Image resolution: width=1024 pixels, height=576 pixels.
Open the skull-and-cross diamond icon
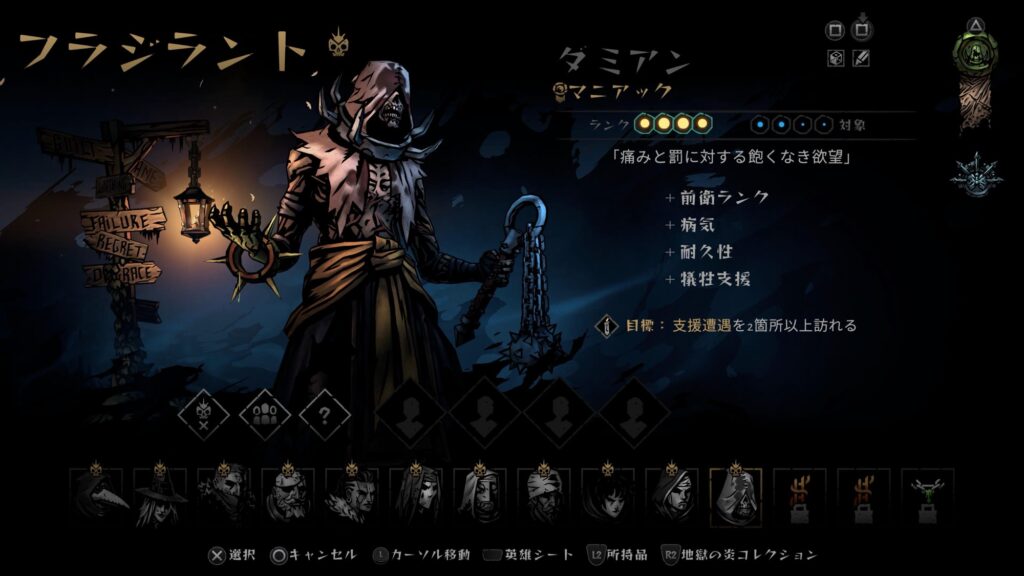(x=204, y=413)
